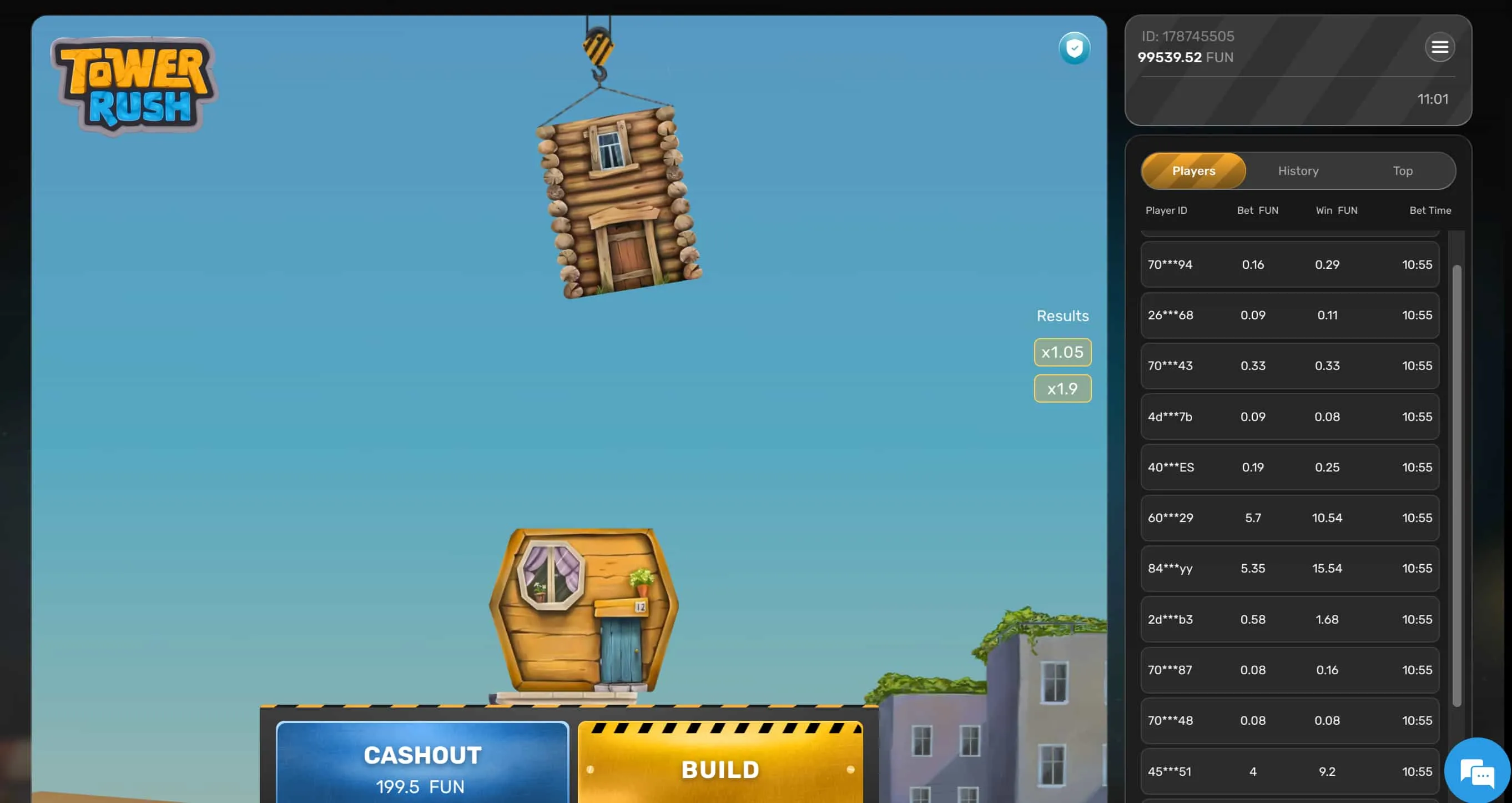The width and height of the screenshot is (1512, 803).
Task: Switch to the History tab
Action: click(1297, 171)
